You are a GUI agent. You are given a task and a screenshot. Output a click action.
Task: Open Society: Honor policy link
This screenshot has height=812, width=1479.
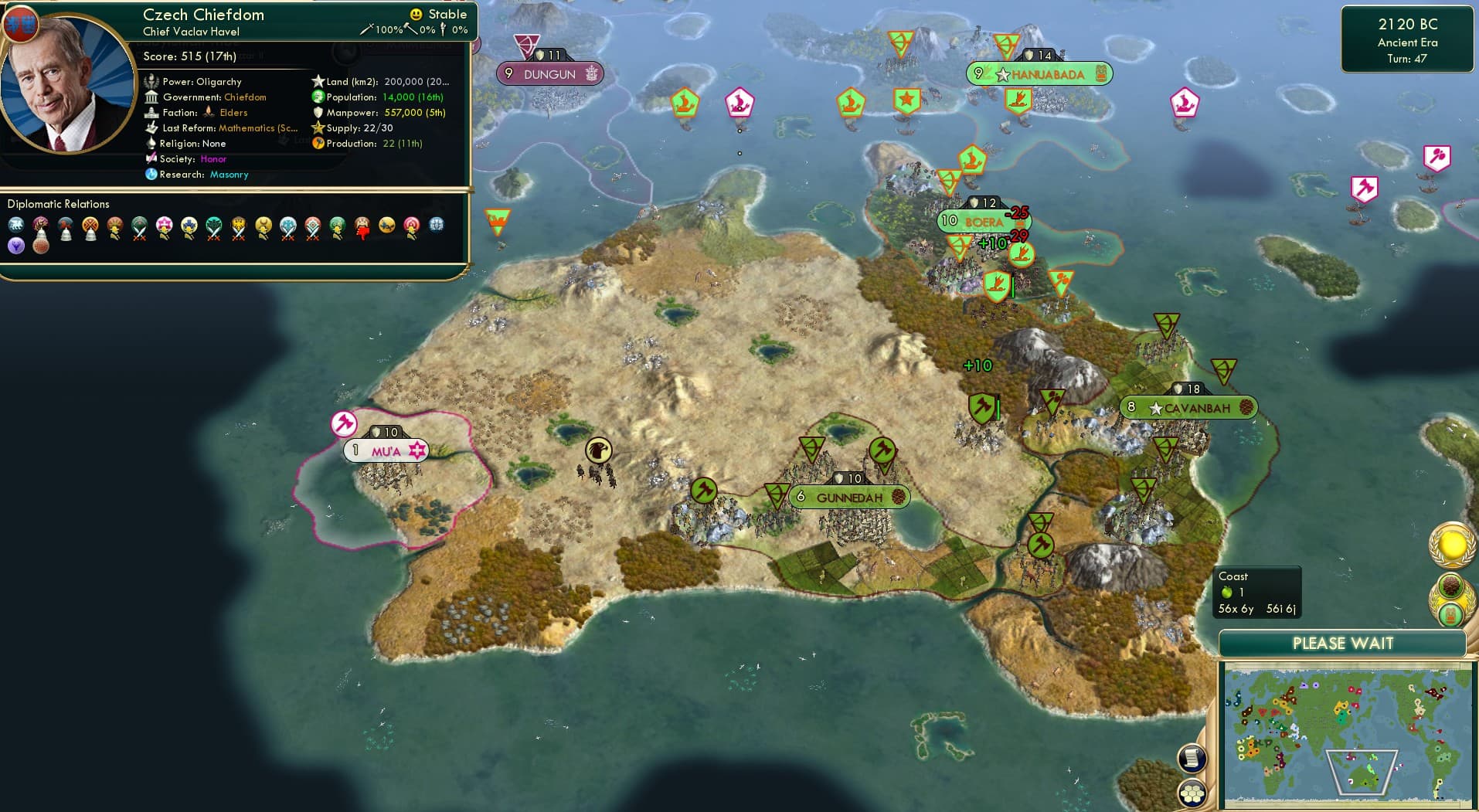(x=213, y=158)
